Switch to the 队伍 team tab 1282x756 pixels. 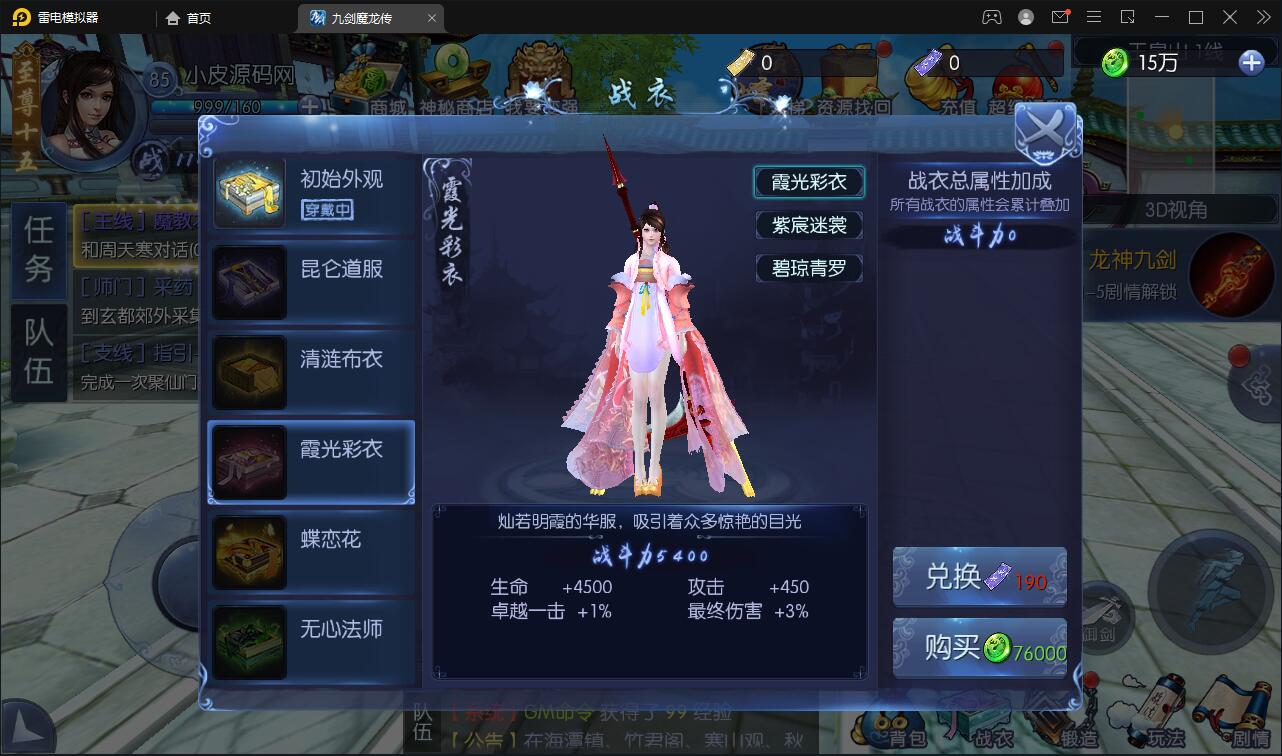39,351
